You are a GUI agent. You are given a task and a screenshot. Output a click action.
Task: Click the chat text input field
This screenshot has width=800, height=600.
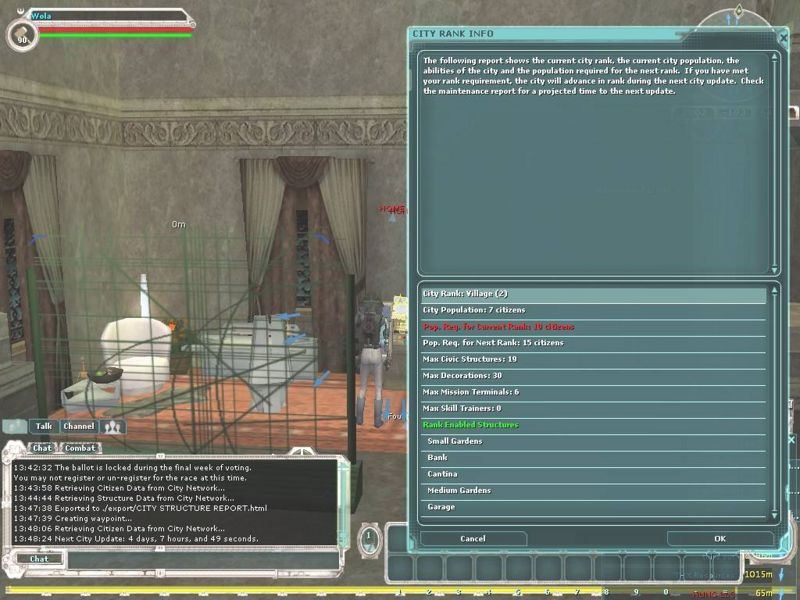tap(200, 559)
